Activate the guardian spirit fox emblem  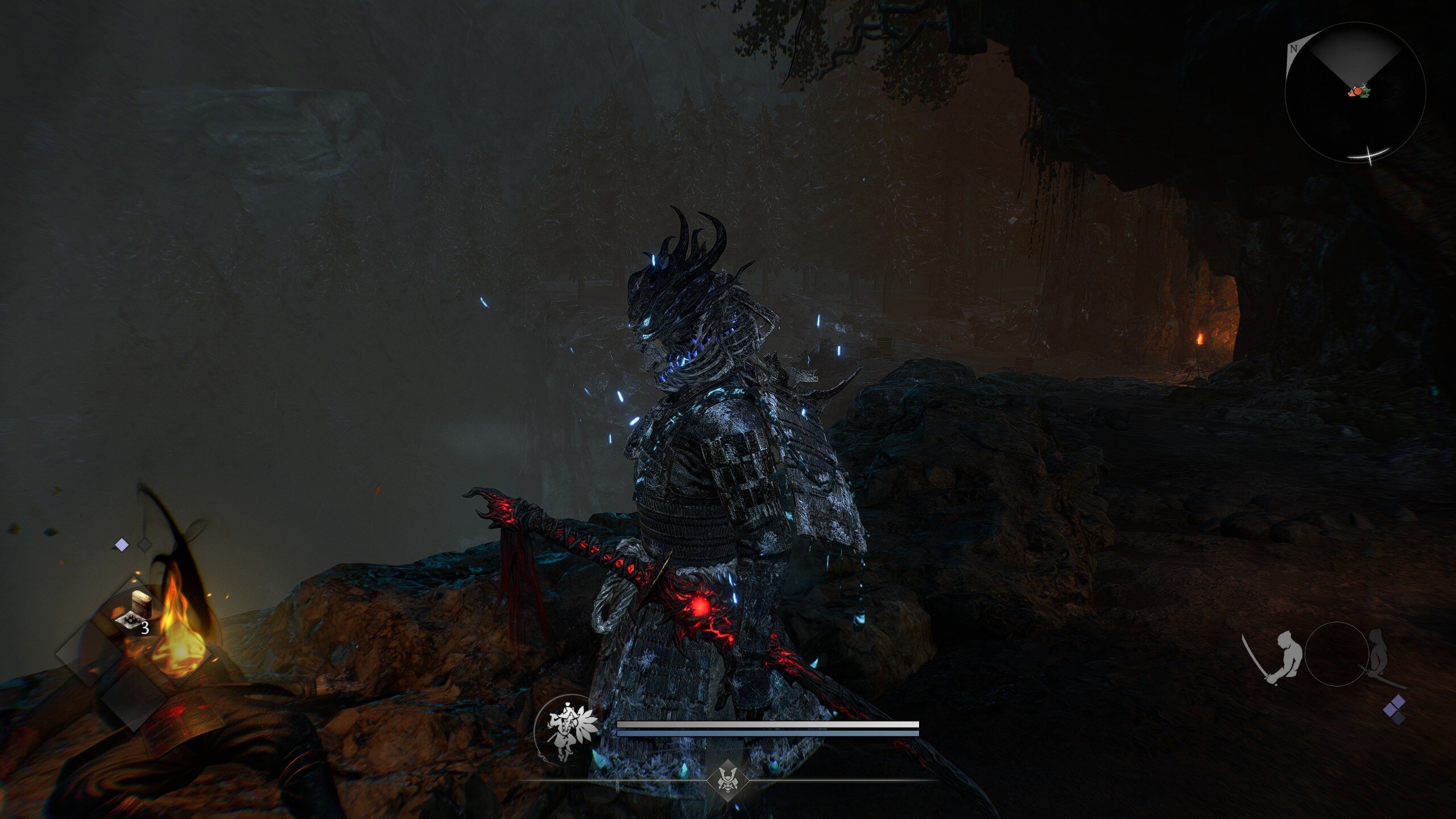565,728
